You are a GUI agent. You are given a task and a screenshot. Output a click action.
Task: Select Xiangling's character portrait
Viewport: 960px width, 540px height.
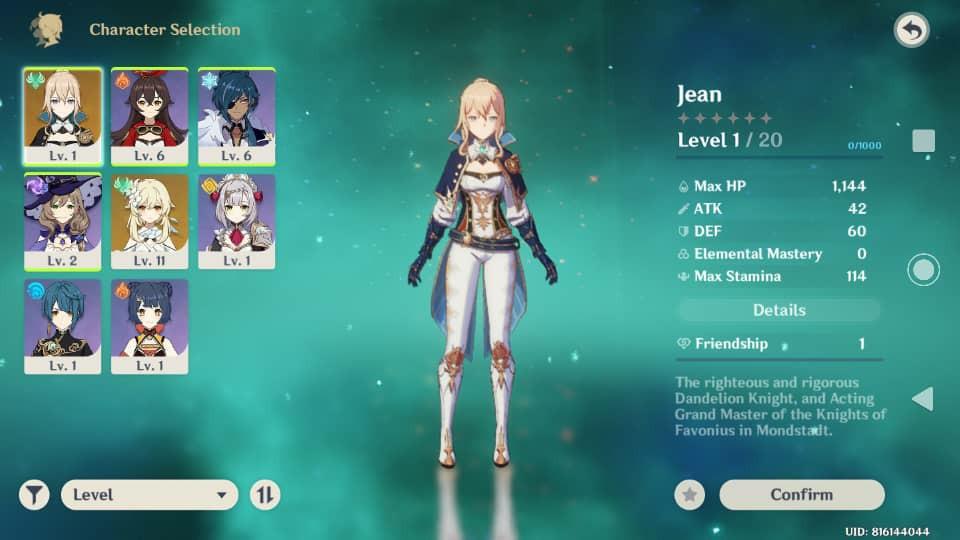[149, 325]
